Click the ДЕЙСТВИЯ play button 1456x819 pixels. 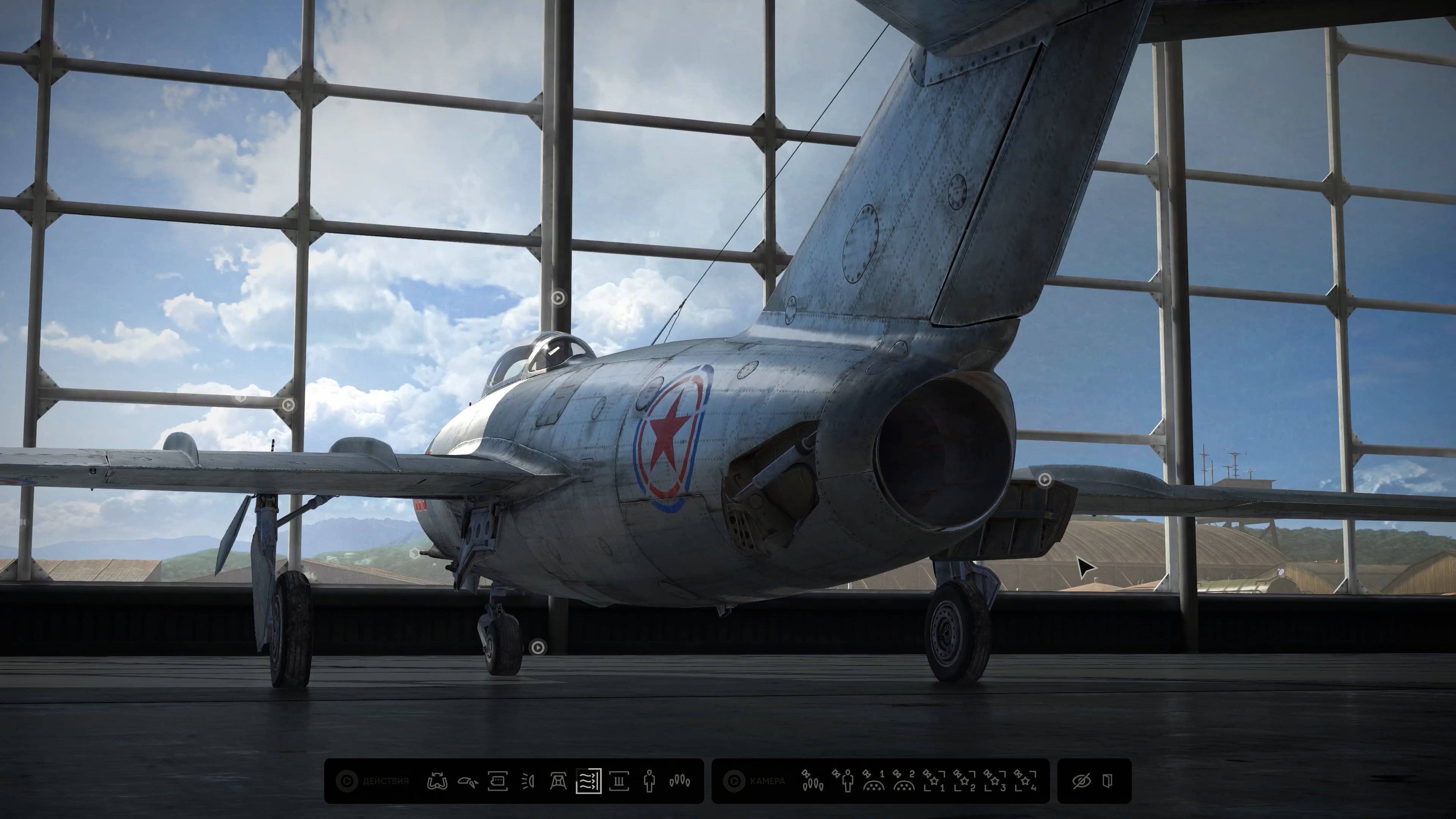tap(347, 781)
